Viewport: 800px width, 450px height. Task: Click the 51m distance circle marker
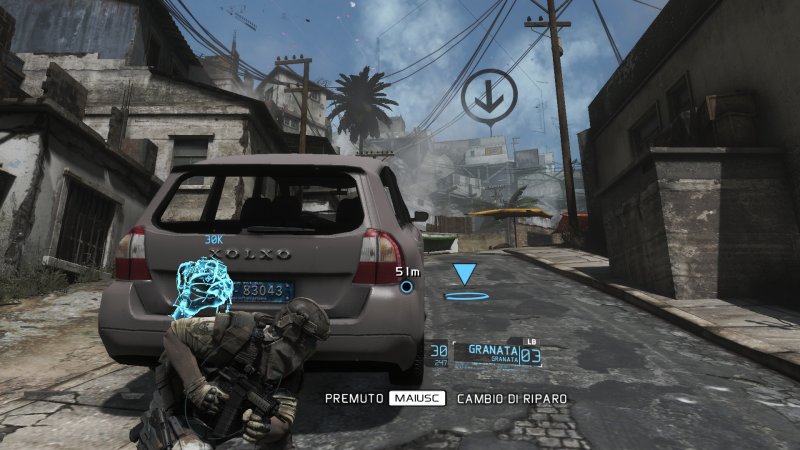tap(406, 287)
